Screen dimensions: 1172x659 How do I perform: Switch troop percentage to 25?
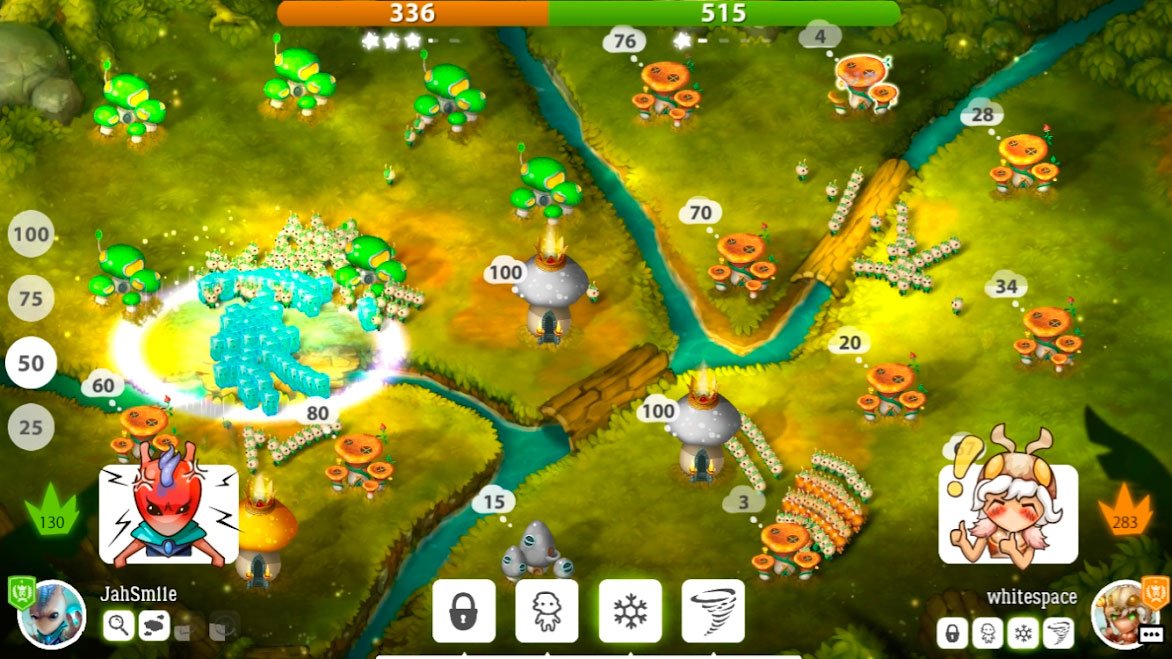(31, 428)
